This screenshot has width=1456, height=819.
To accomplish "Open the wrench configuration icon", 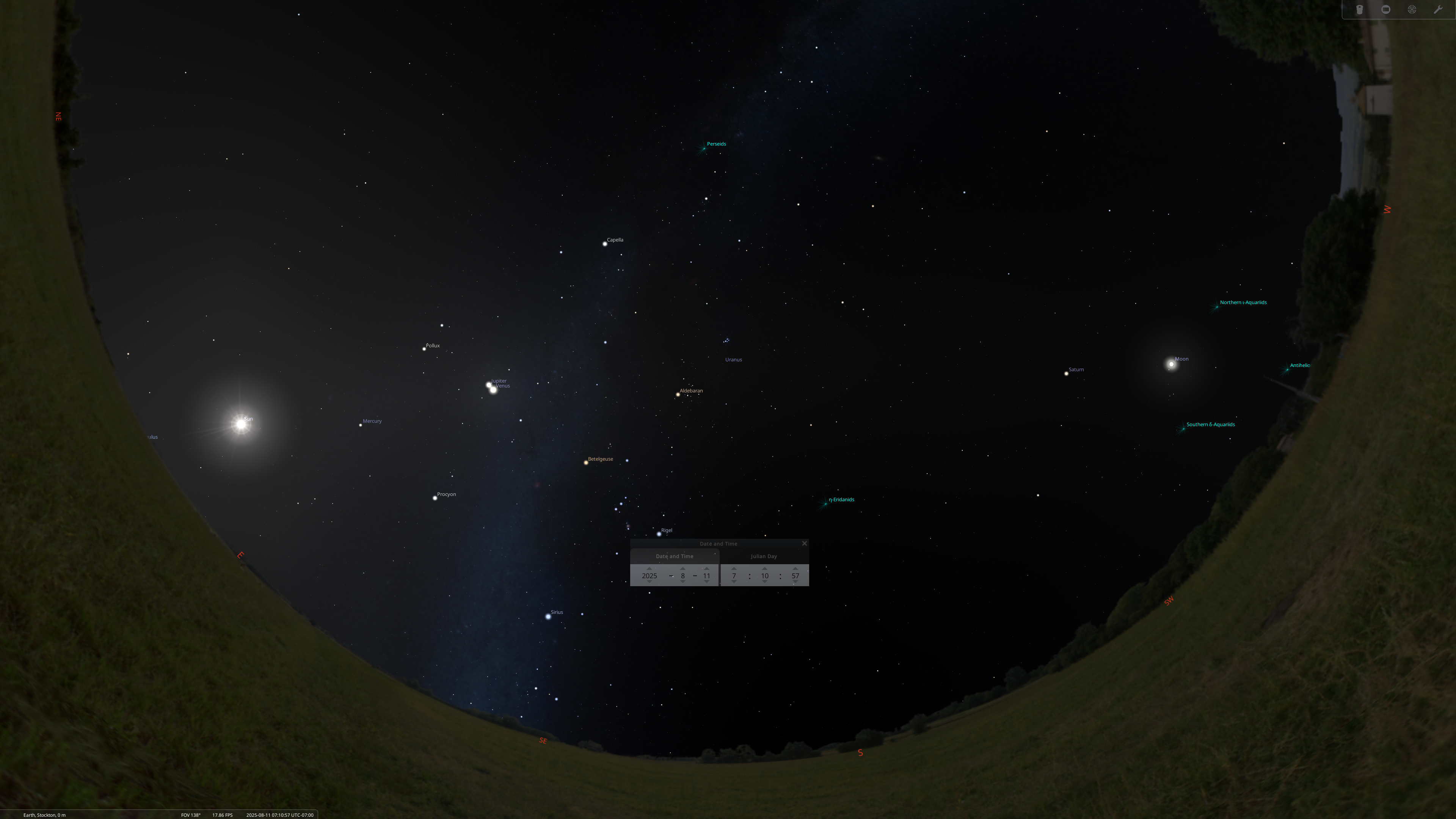I will 1438,9.
